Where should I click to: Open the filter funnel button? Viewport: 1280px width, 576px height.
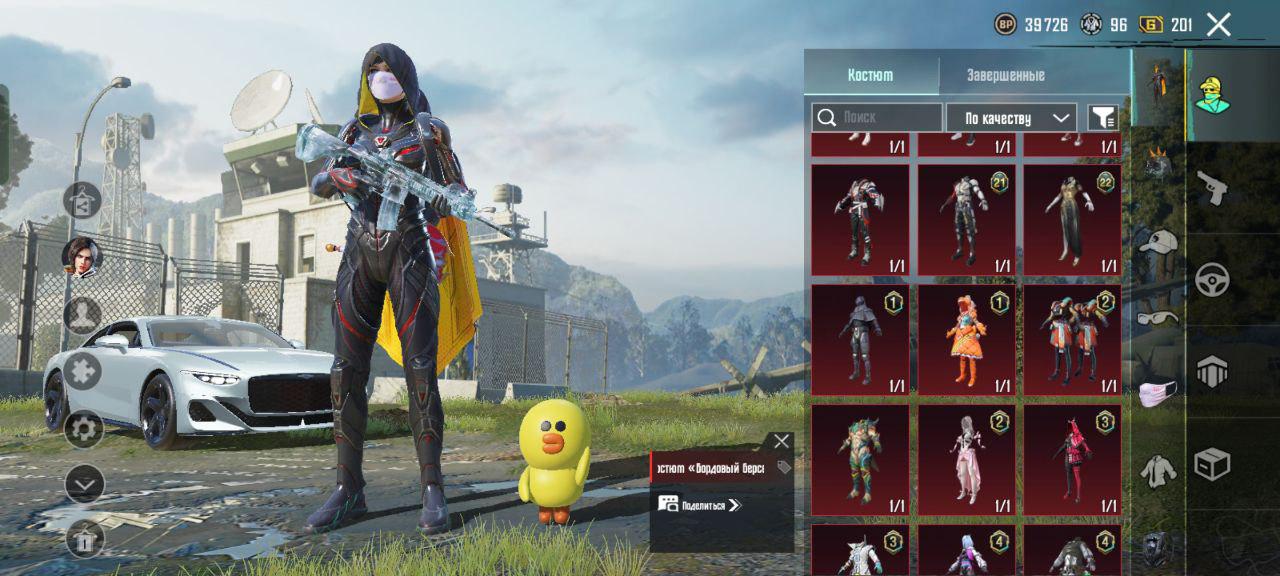pyautogui.click(x=1103, y=118)
